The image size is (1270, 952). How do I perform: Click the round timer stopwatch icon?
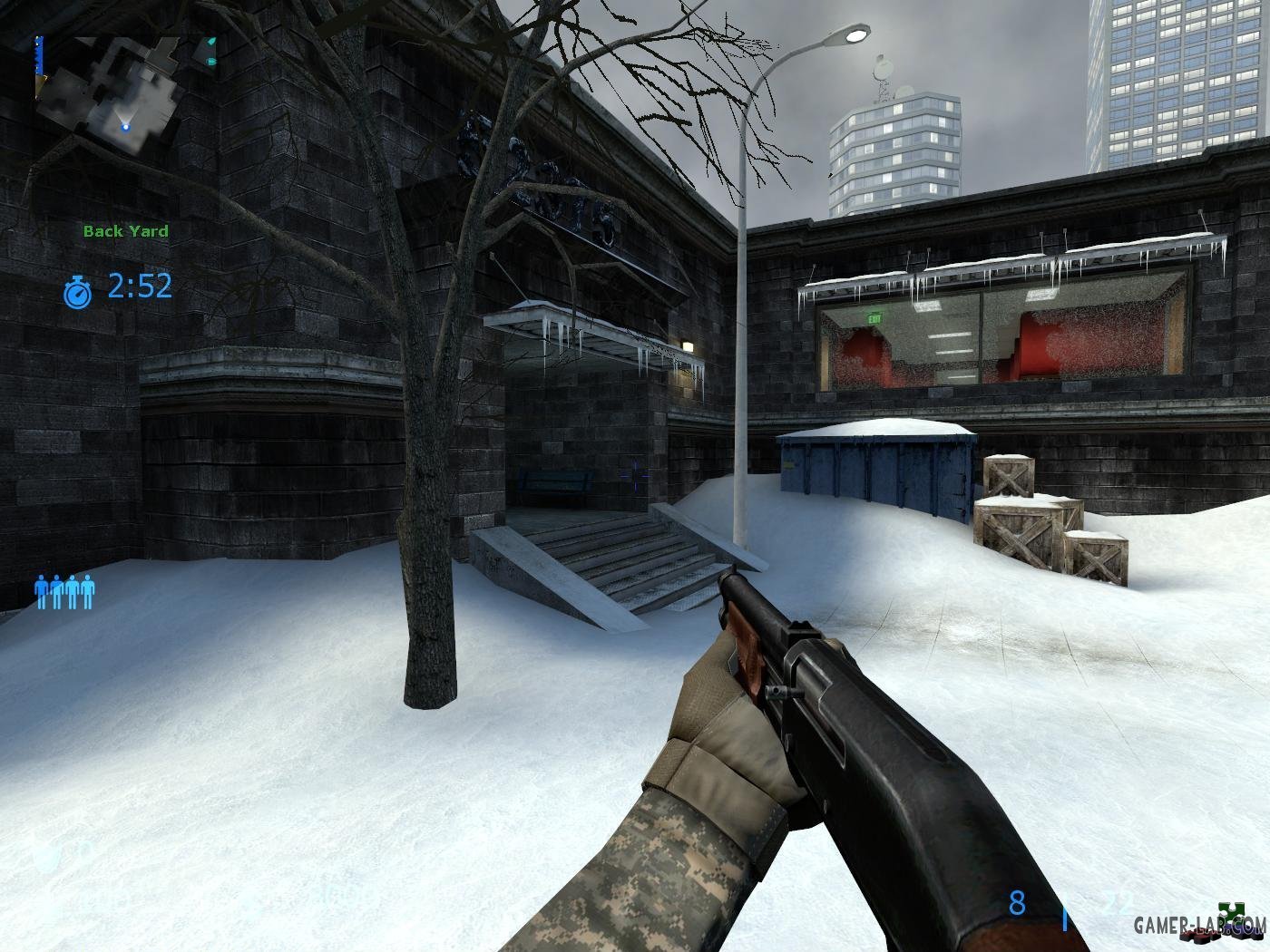[78, 290]
